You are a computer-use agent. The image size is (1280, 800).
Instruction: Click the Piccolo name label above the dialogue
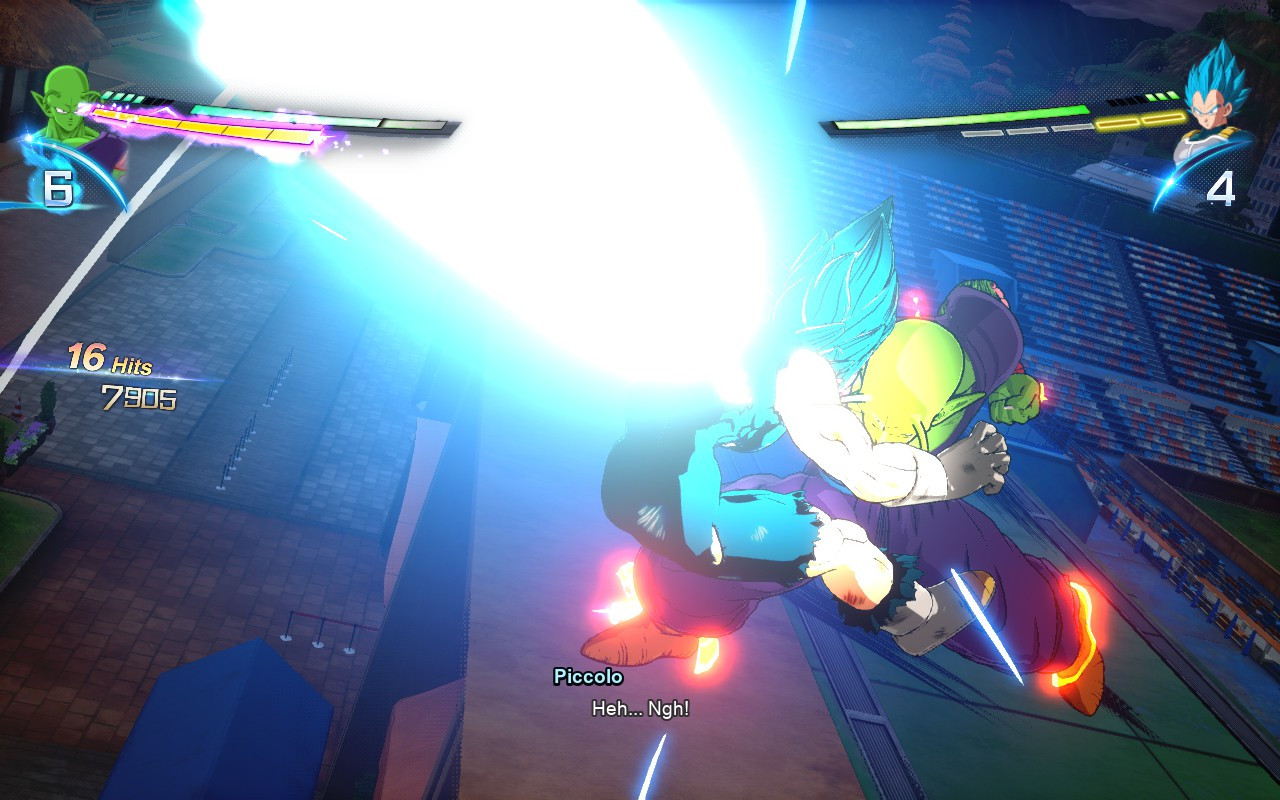point(586,677)
